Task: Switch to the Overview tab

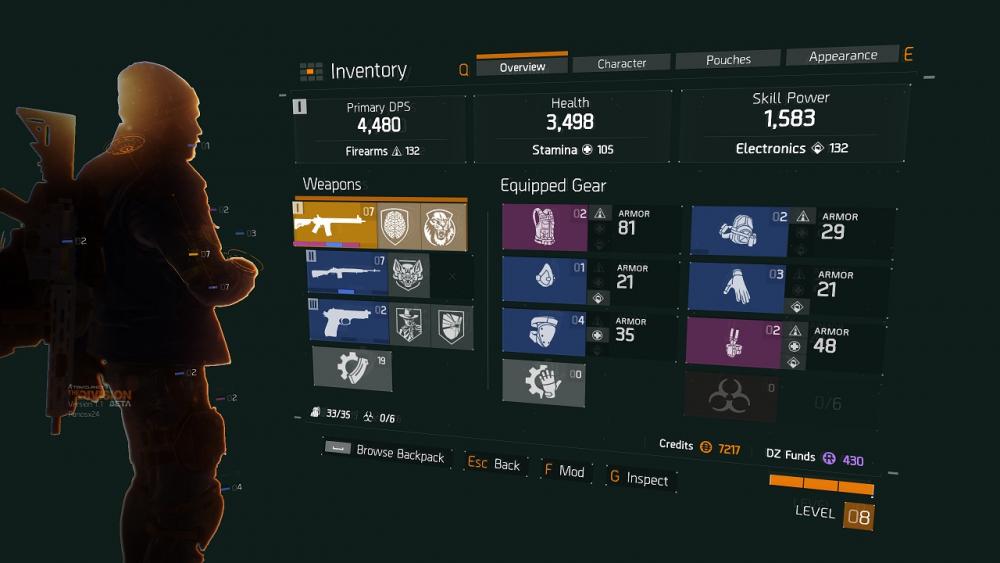Action: point(522,66)
